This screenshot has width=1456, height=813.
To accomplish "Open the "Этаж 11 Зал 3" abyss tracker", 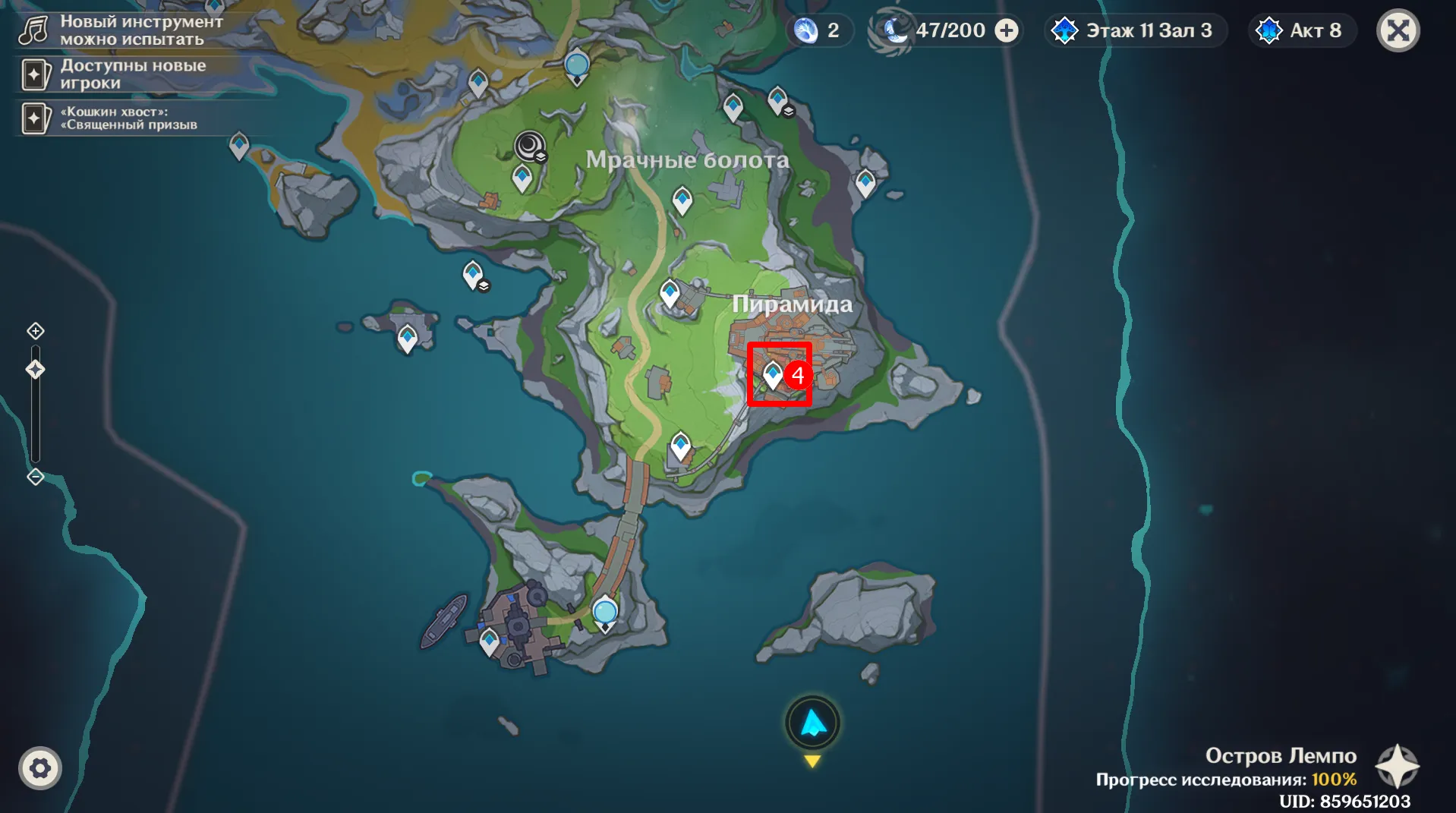I will pos(1135,31).
